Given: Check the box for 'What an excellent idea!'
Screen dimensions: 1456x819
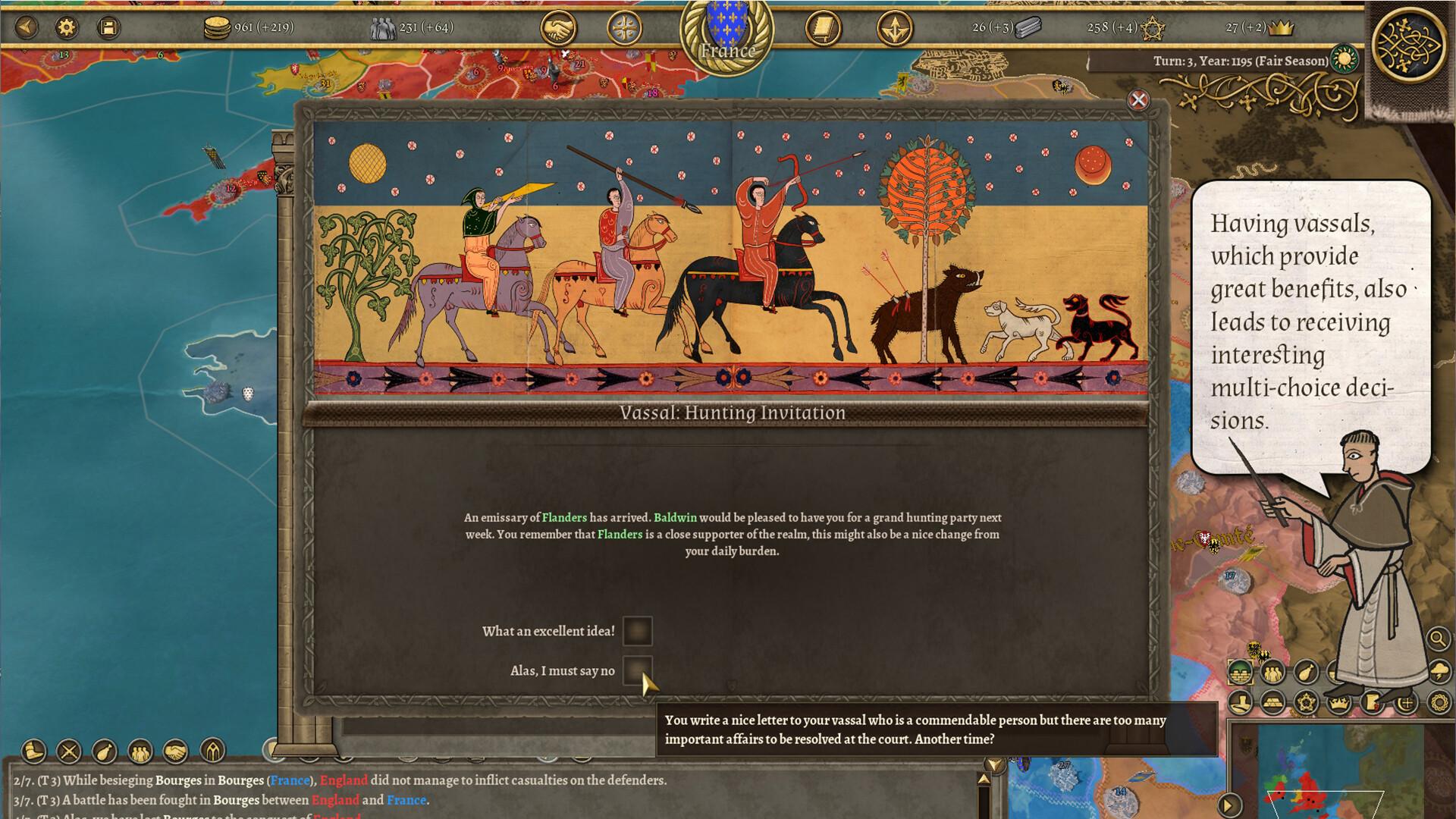Looking at the screenshot, I should tap(637, 632).
